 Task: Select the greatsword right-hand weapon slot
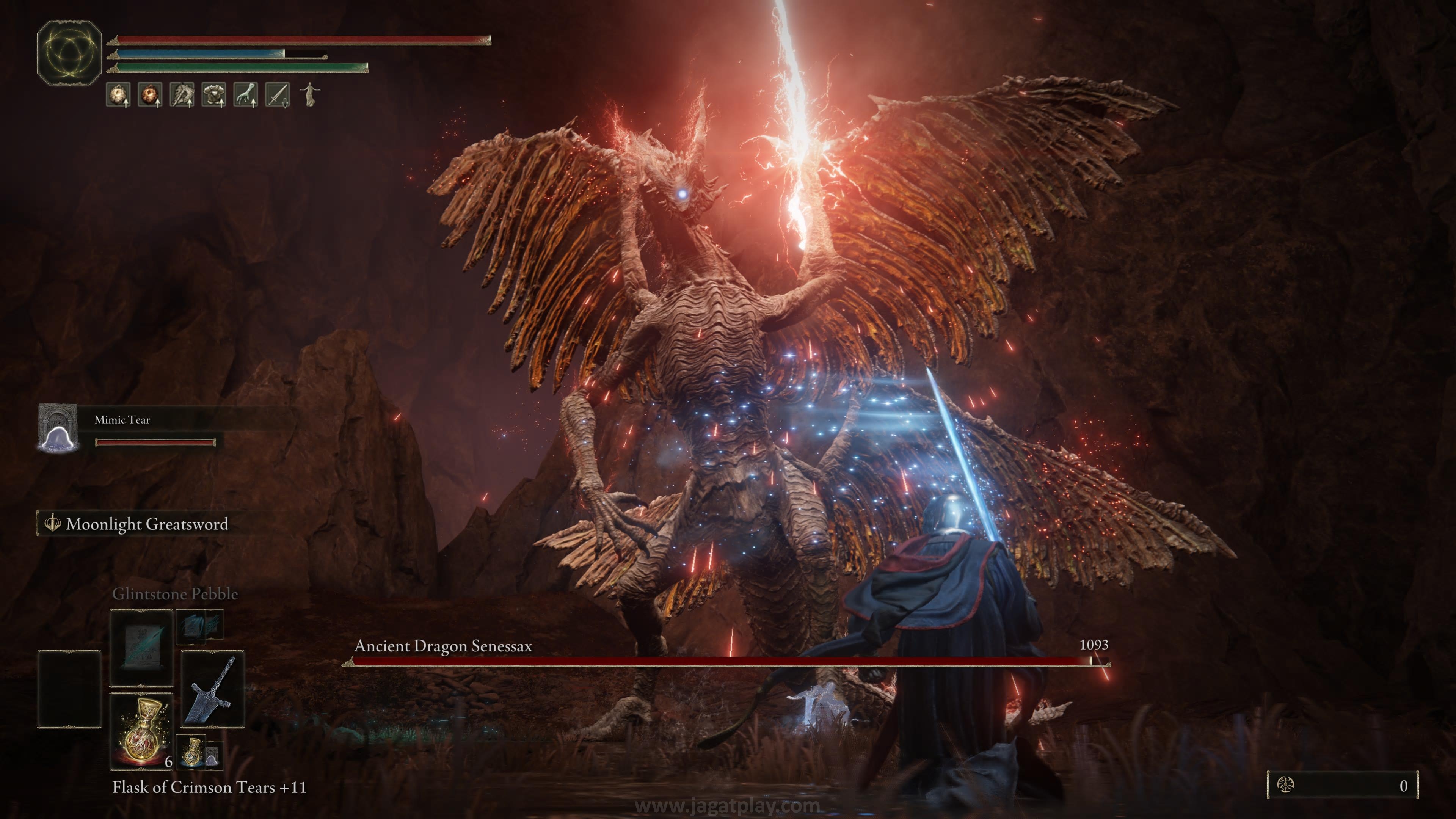click(x=212, y=689)
